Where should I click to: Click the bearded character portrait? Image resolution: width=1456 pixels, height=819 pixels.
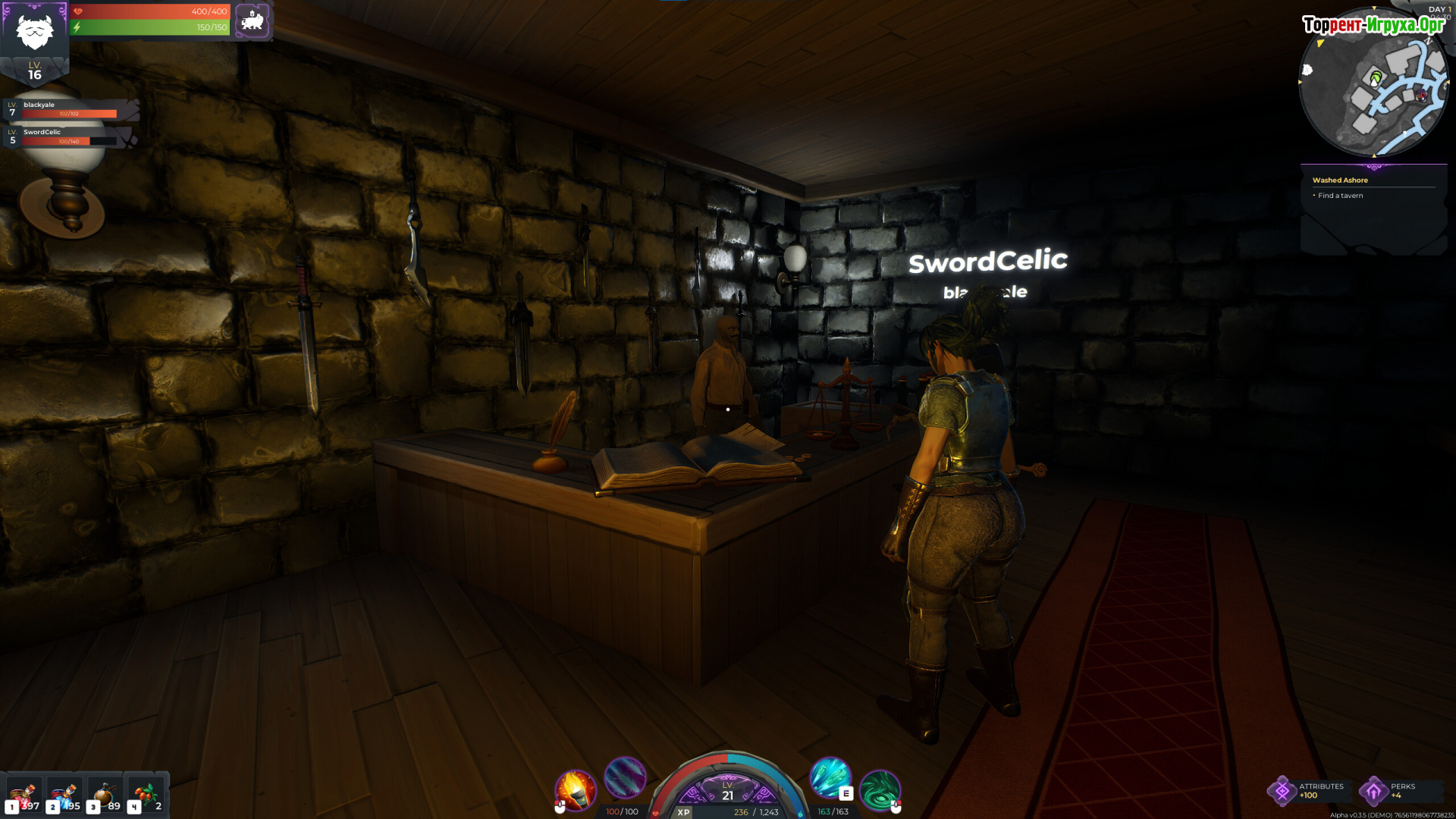[x=35, y=30]
